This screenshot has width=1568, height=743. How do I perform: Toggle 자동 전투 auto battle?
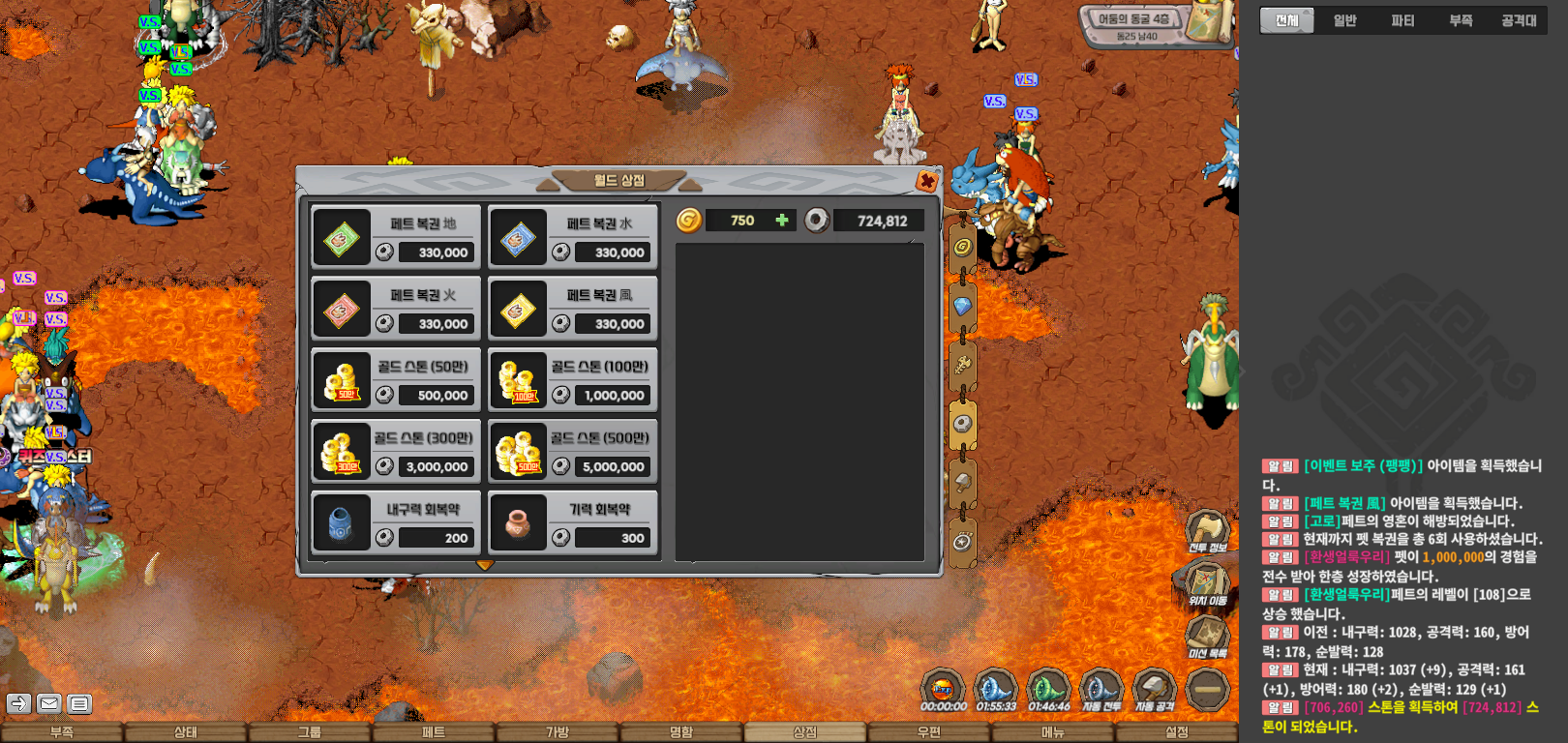point(1101,691)
